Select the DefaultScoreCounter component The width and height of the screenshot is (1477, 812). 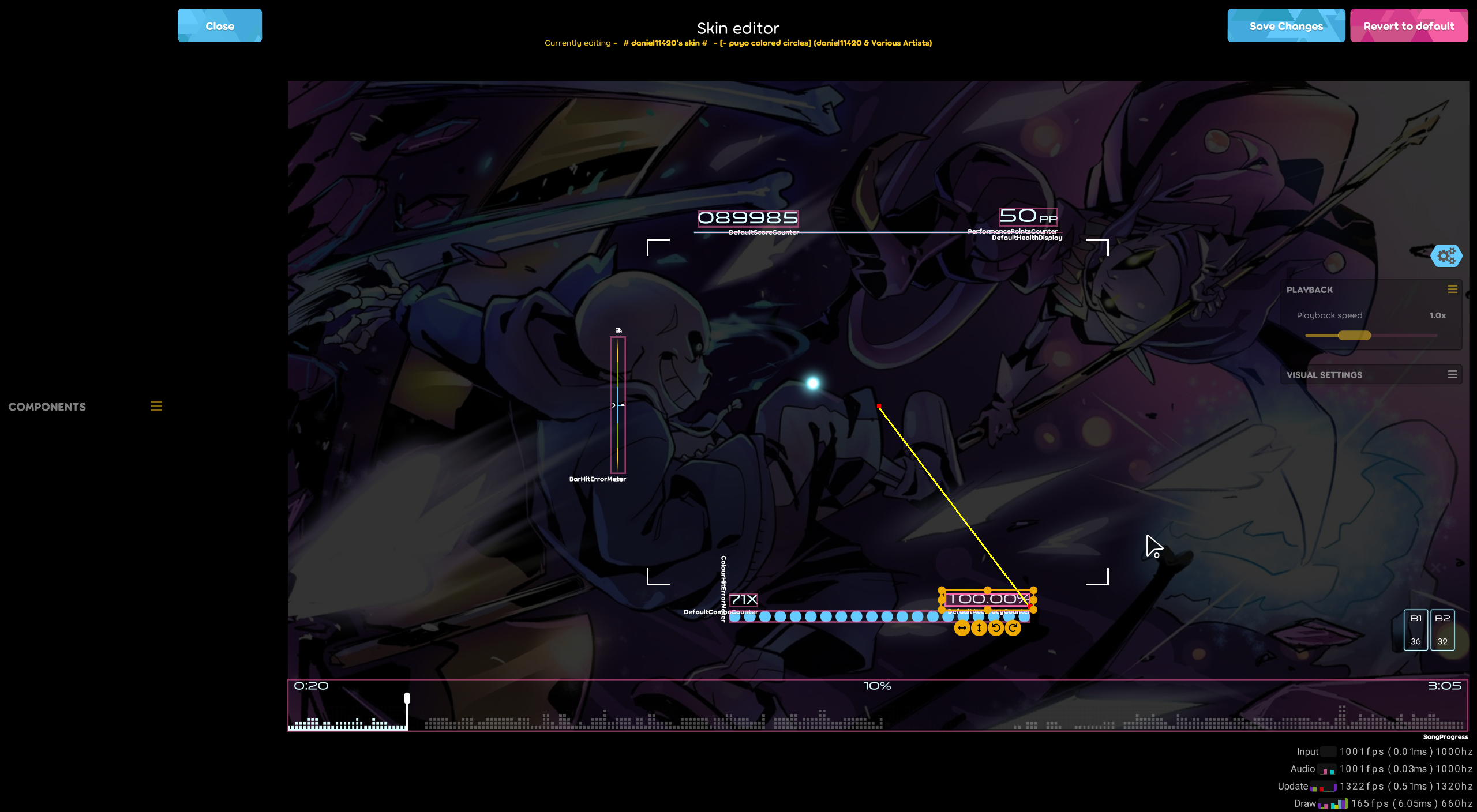coord(747,218)
